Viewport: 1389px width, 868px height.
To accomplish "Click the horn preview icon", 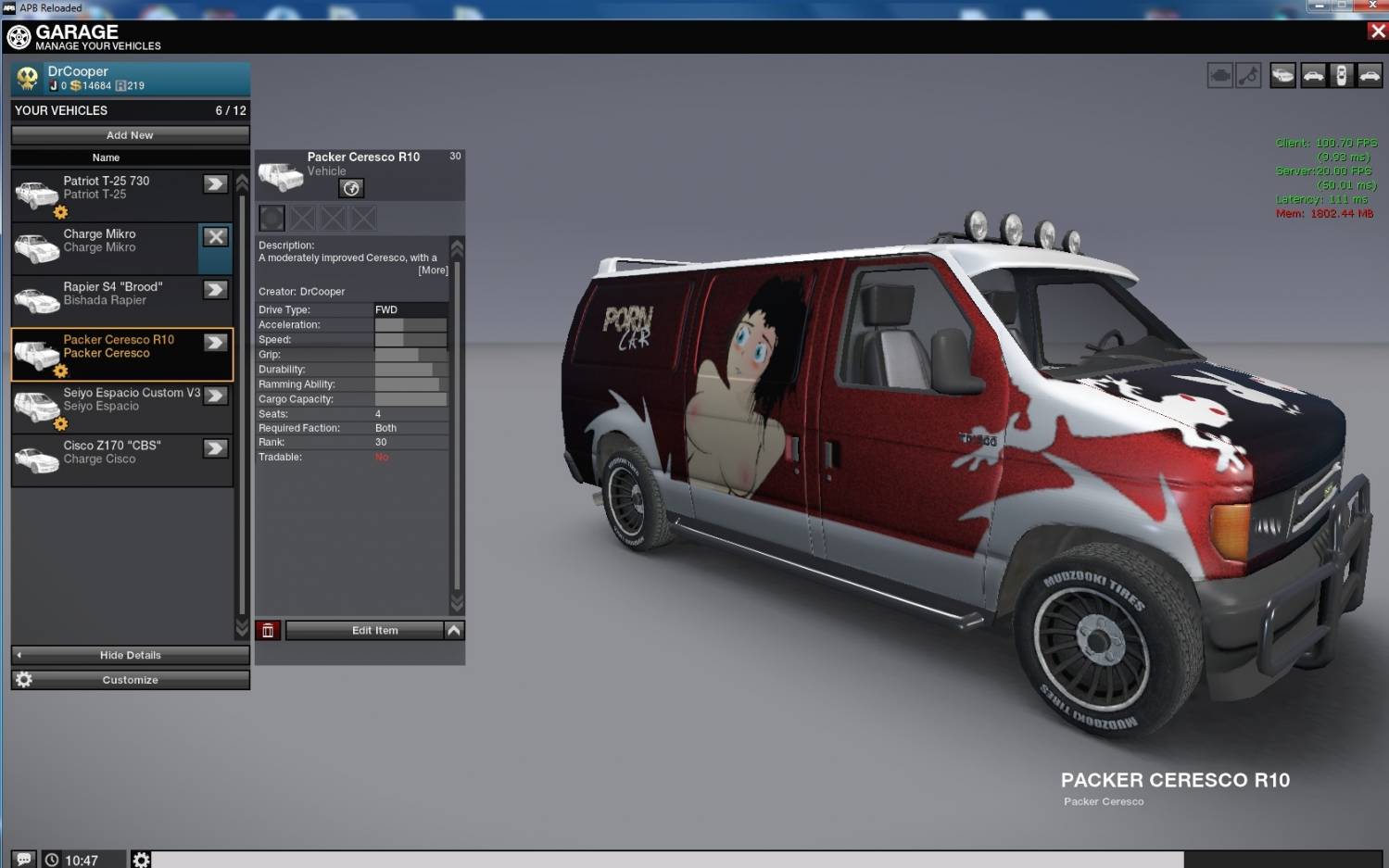I will [x=1249, y=76].
